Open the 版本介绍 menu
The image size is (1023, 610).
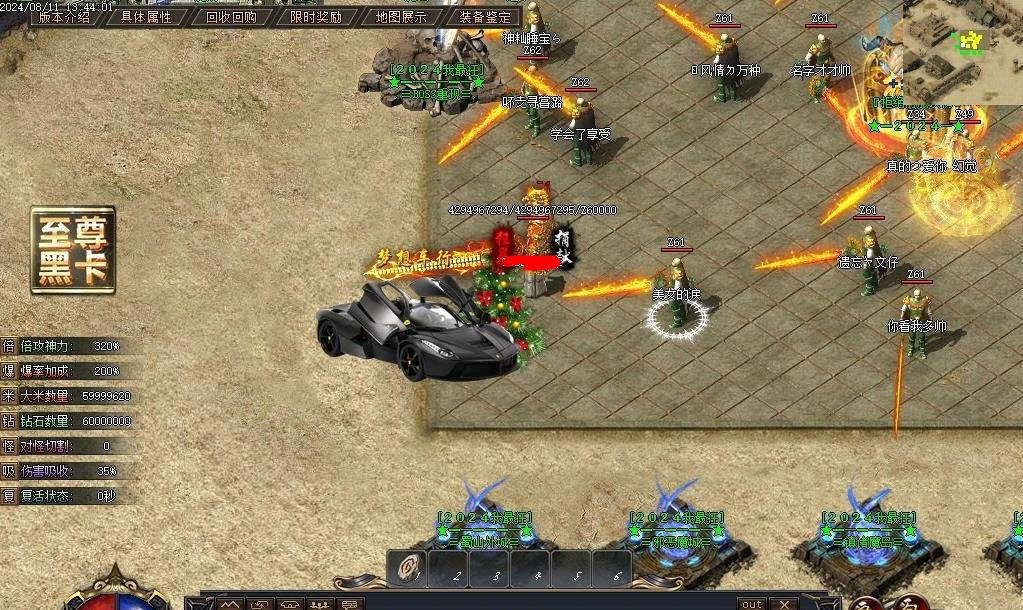click(65, 17)
